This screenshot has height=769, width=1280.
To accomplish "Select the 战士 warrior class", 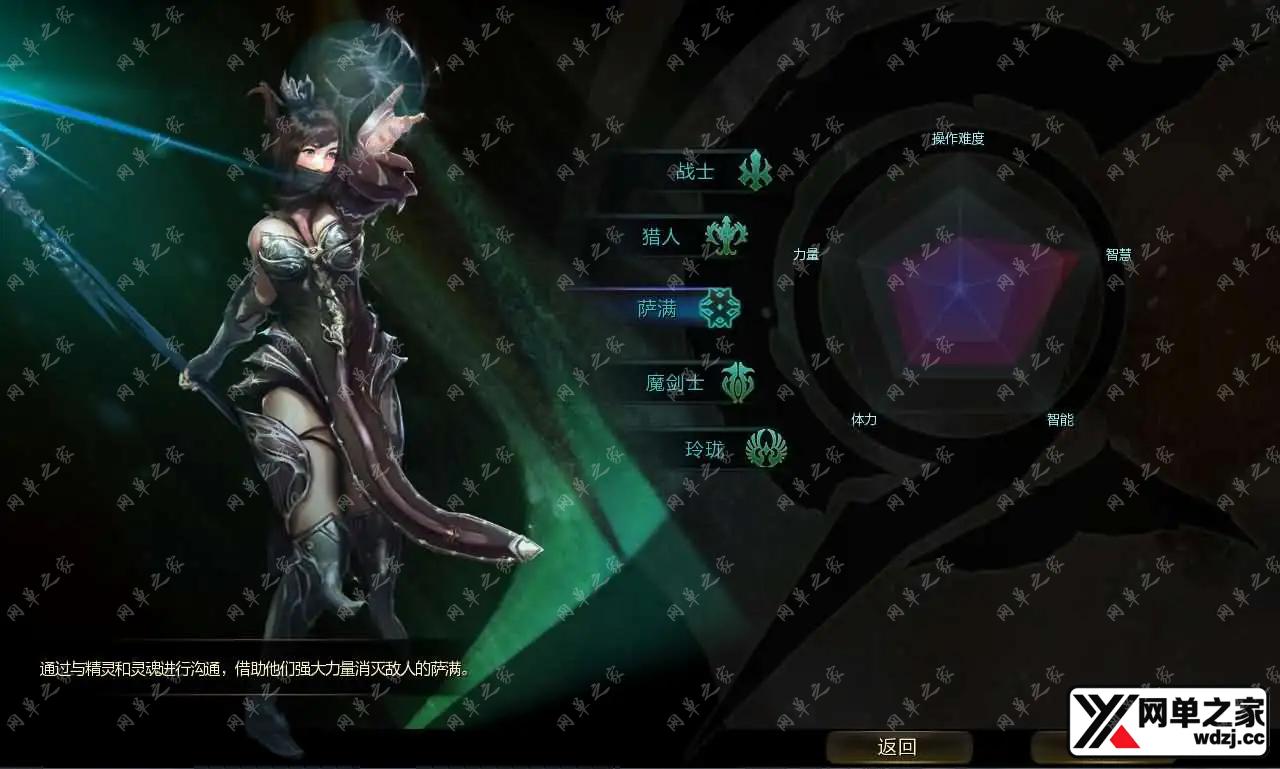I will (697, 171).
